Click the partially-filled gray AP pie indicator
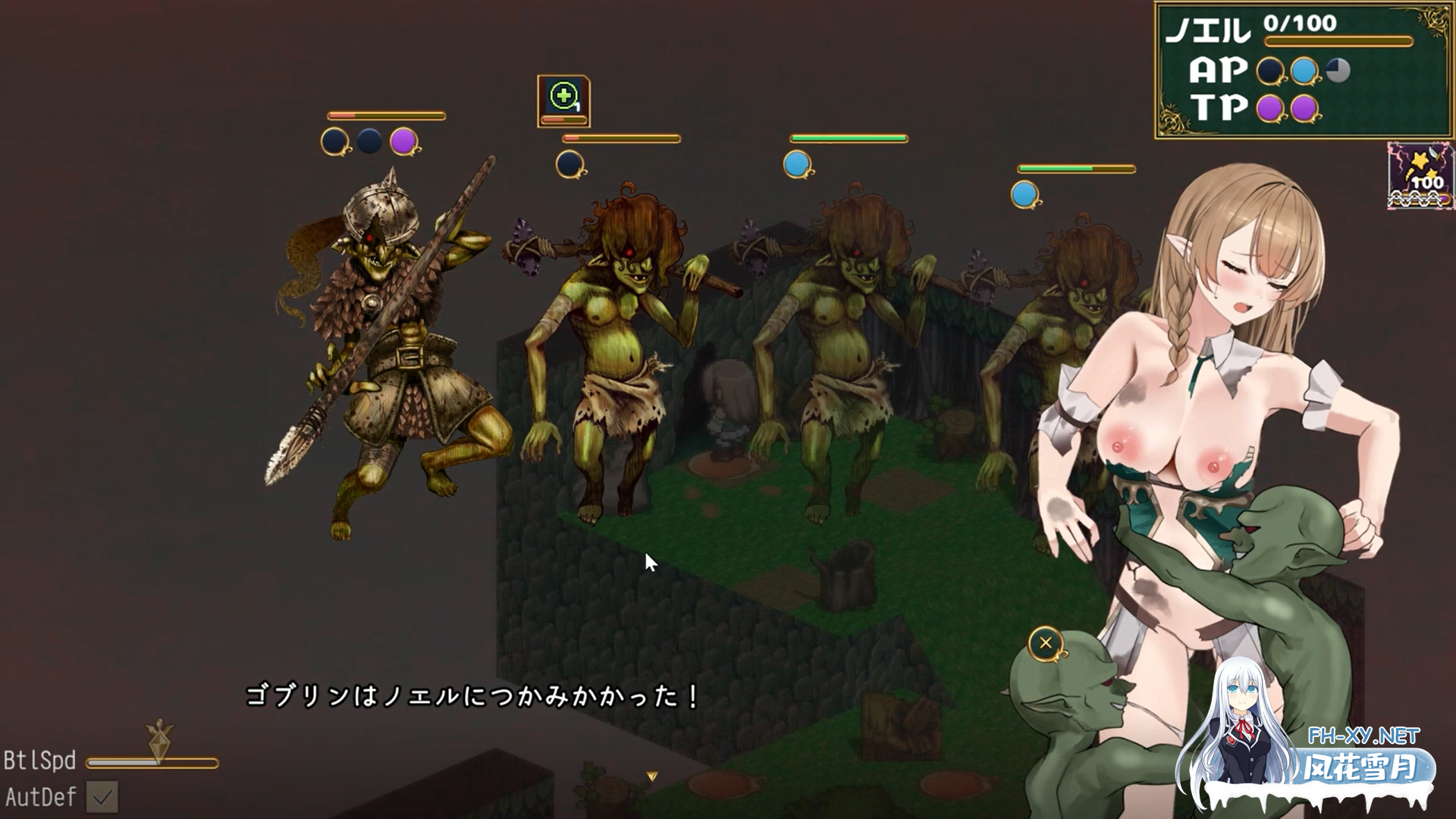This screenshot has width=1456, height=819. 1338,70
